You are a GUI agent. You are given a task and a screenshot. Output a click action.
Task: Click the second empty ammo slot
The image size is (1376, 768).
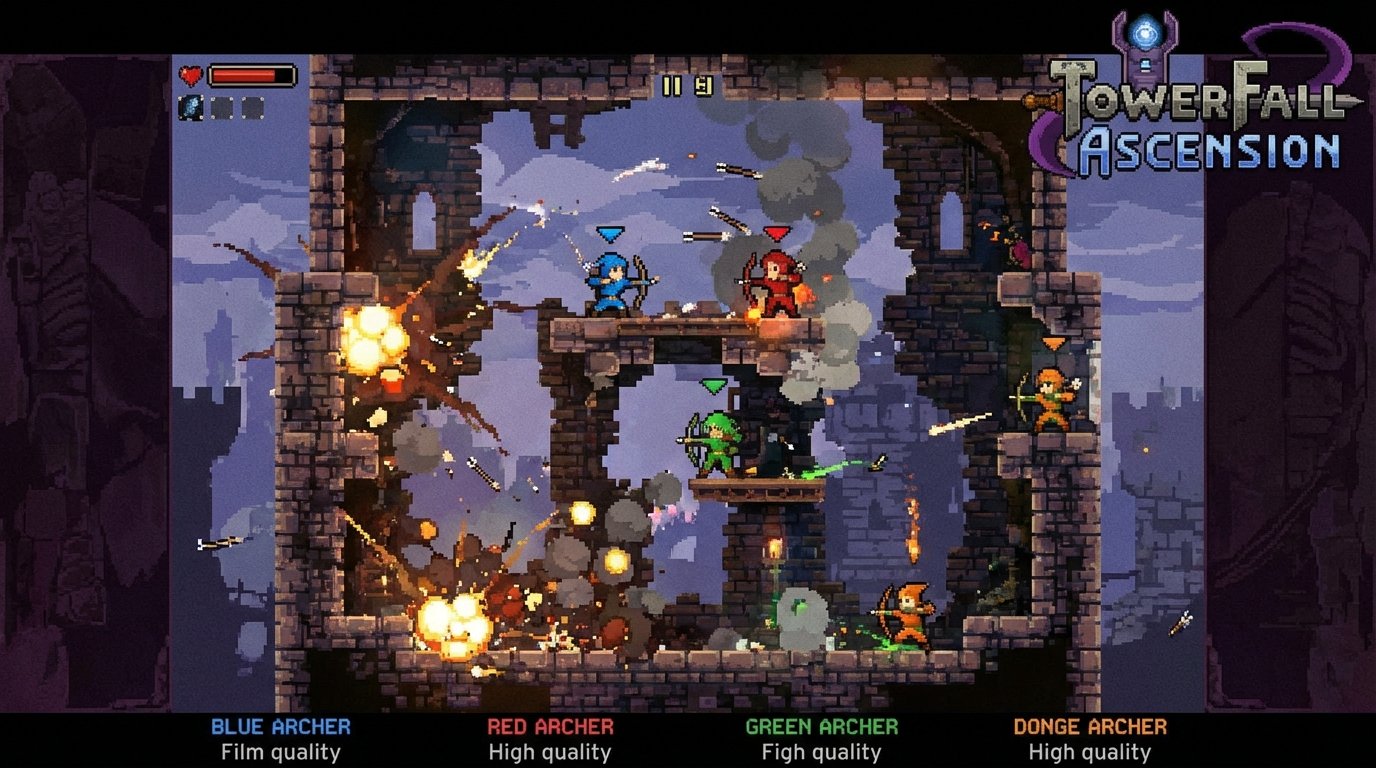coord(252,107)
